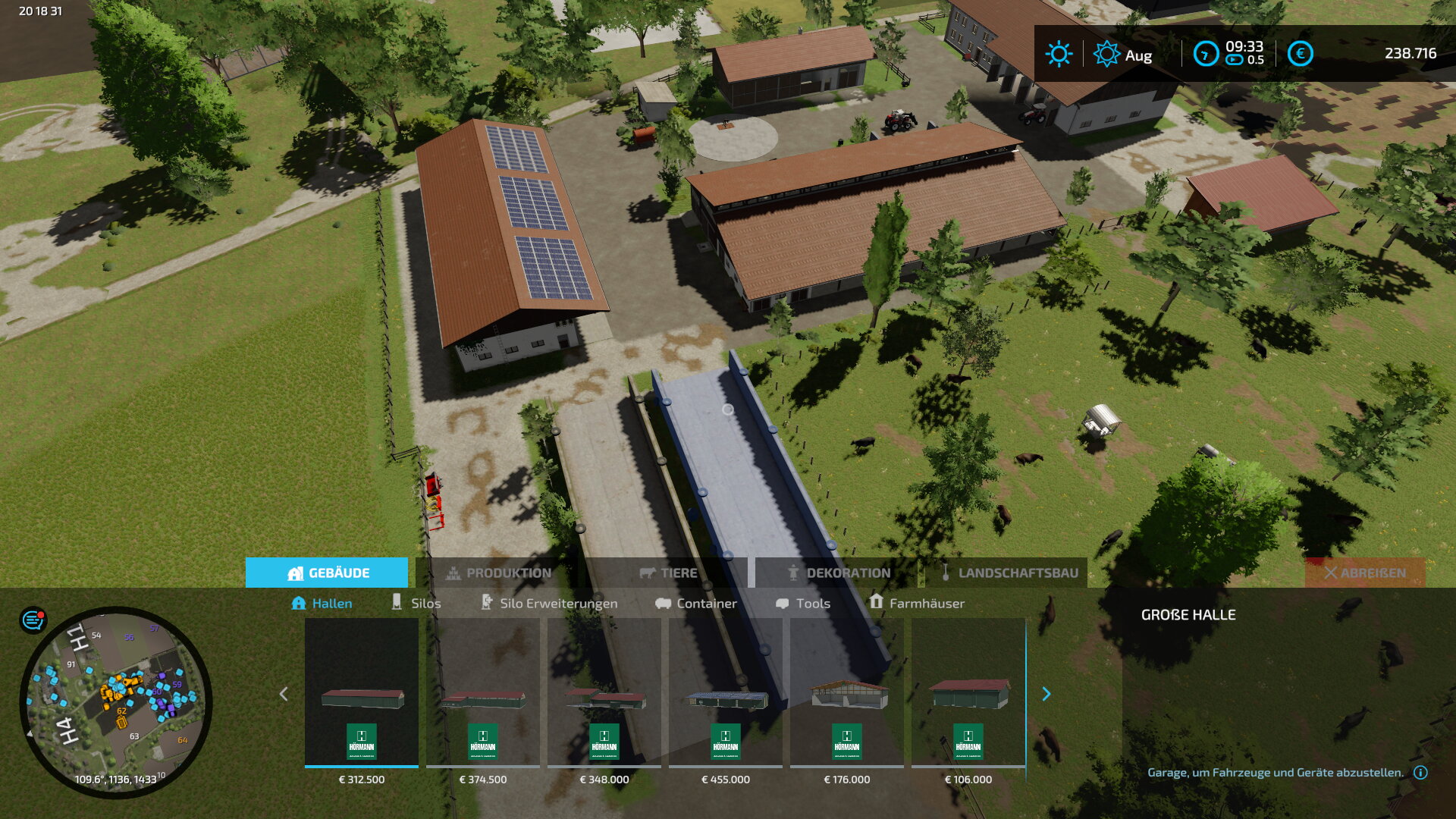Select the hall priced € 312.500
The width and height of the screenshot is (1456, 819).
coord(362,694)
